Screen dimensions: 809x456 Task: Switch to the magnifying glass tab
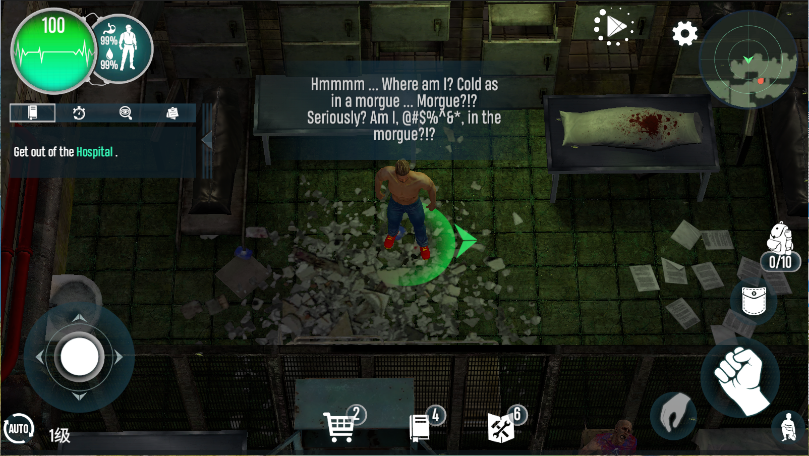(x=126, y=113)
